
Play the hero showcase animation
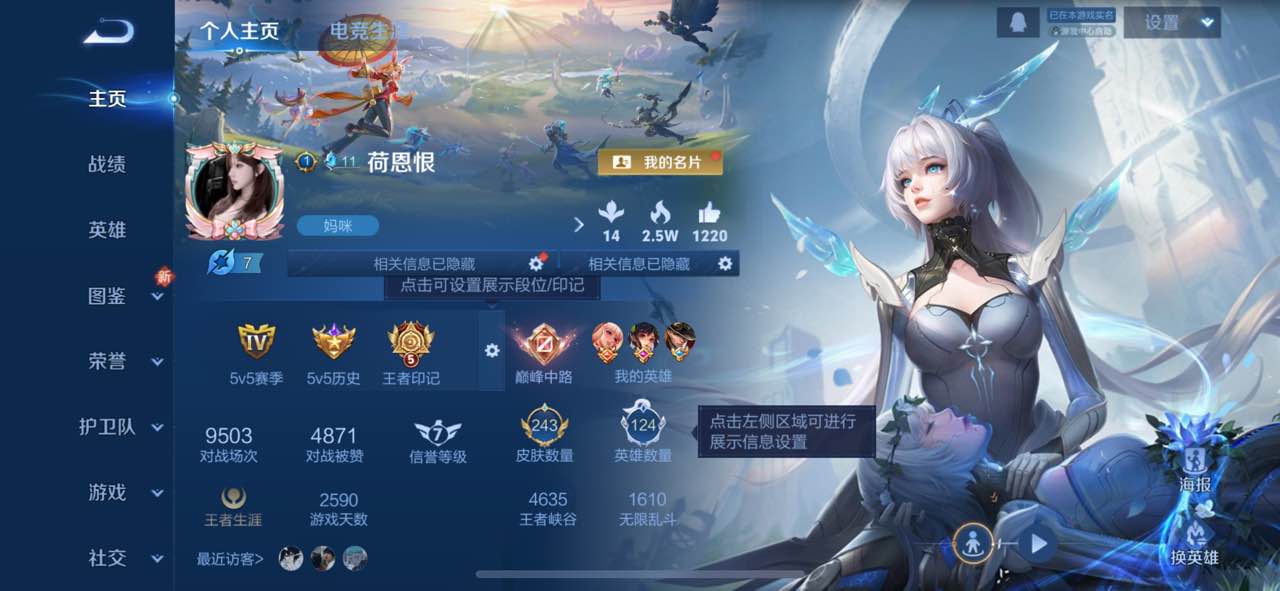pos(1038,544)
